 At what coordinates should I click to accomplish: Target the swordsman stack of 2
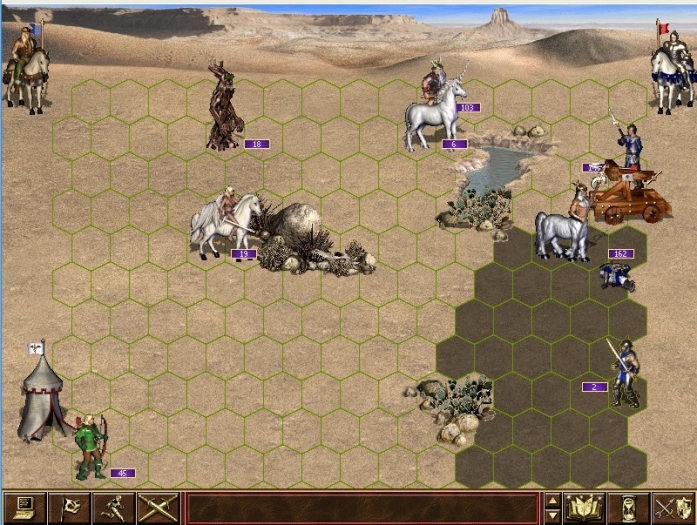(x=624, y=373)
